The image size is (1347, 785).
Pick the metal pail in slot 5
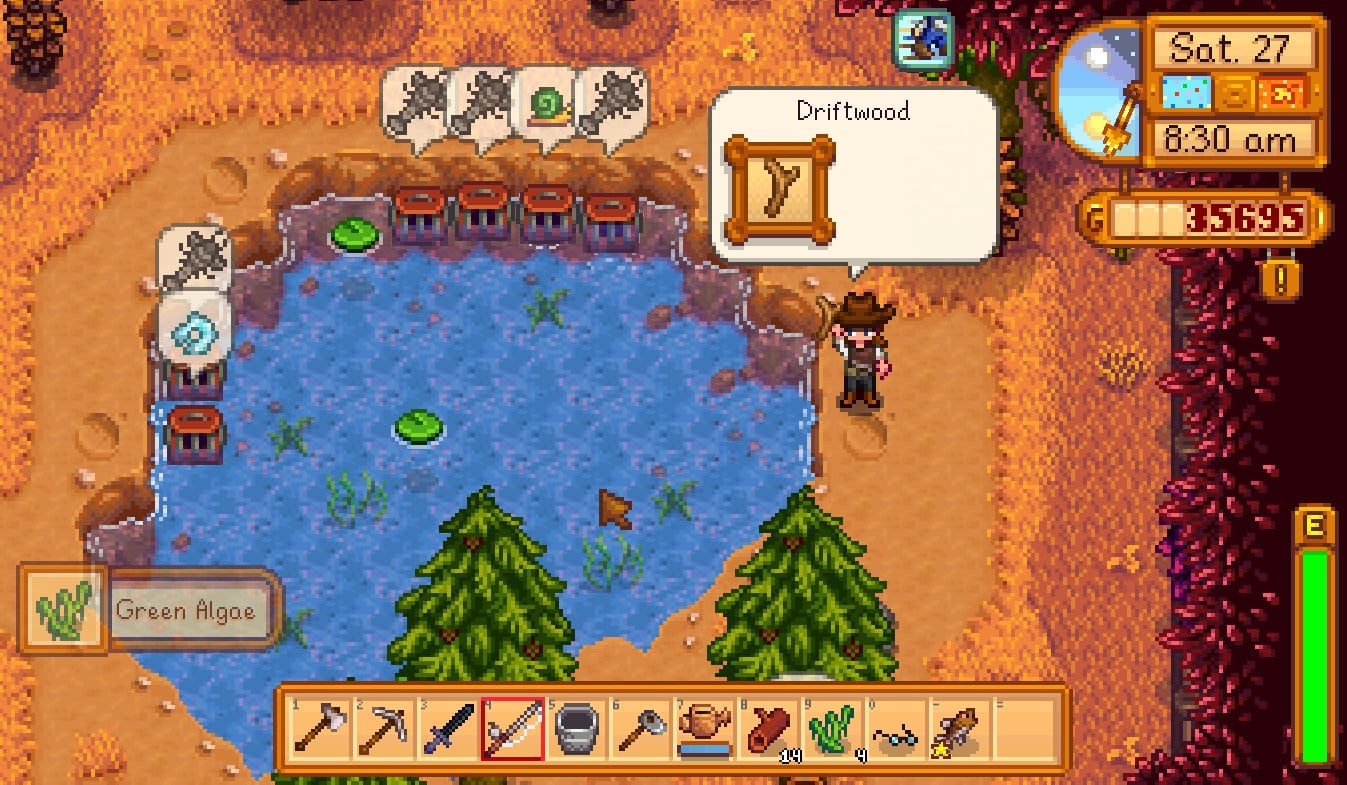577,729
